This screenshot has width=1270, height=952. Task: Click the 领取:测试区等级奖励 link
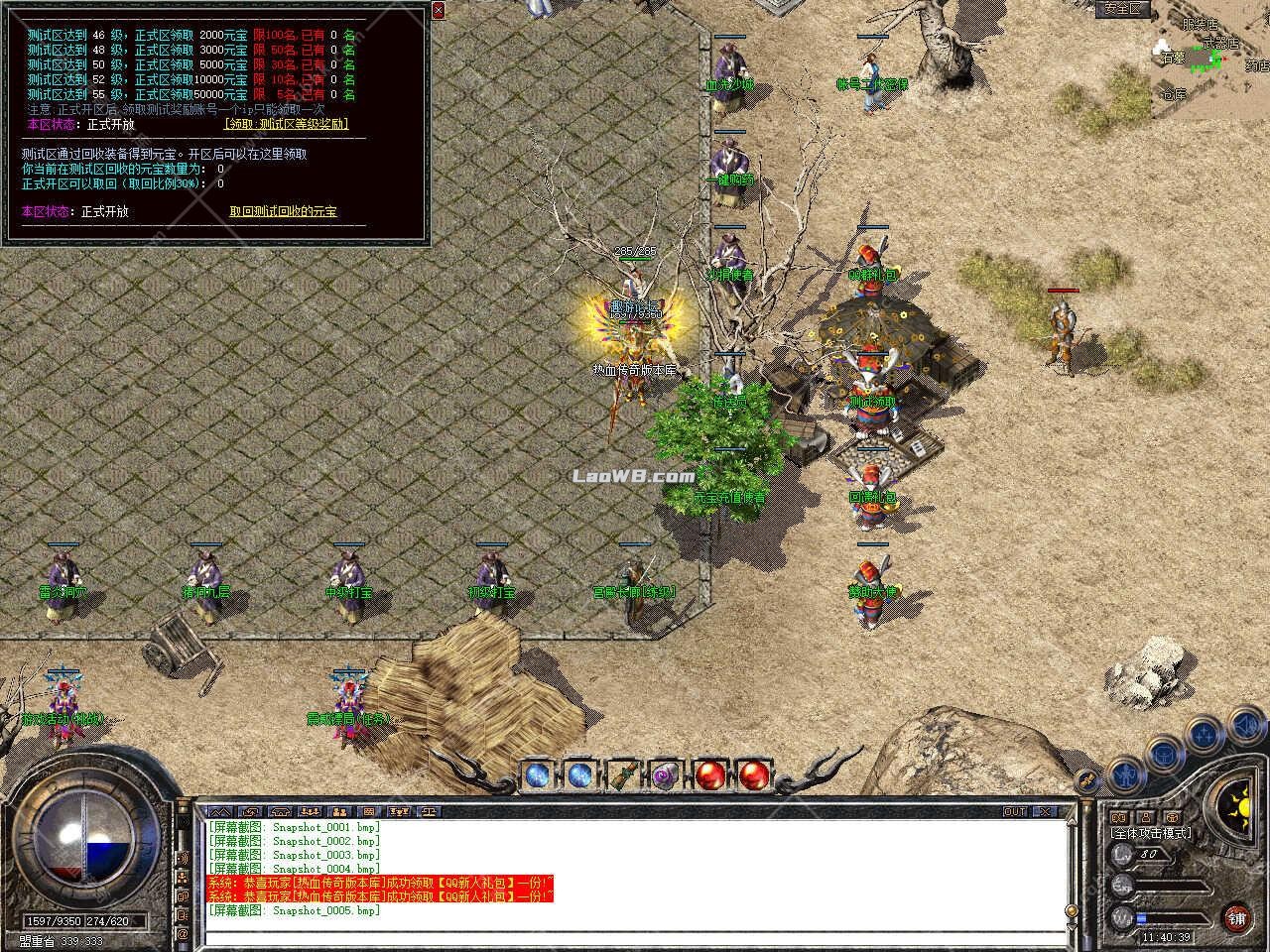pyautogui.click(x=286, y=125)
